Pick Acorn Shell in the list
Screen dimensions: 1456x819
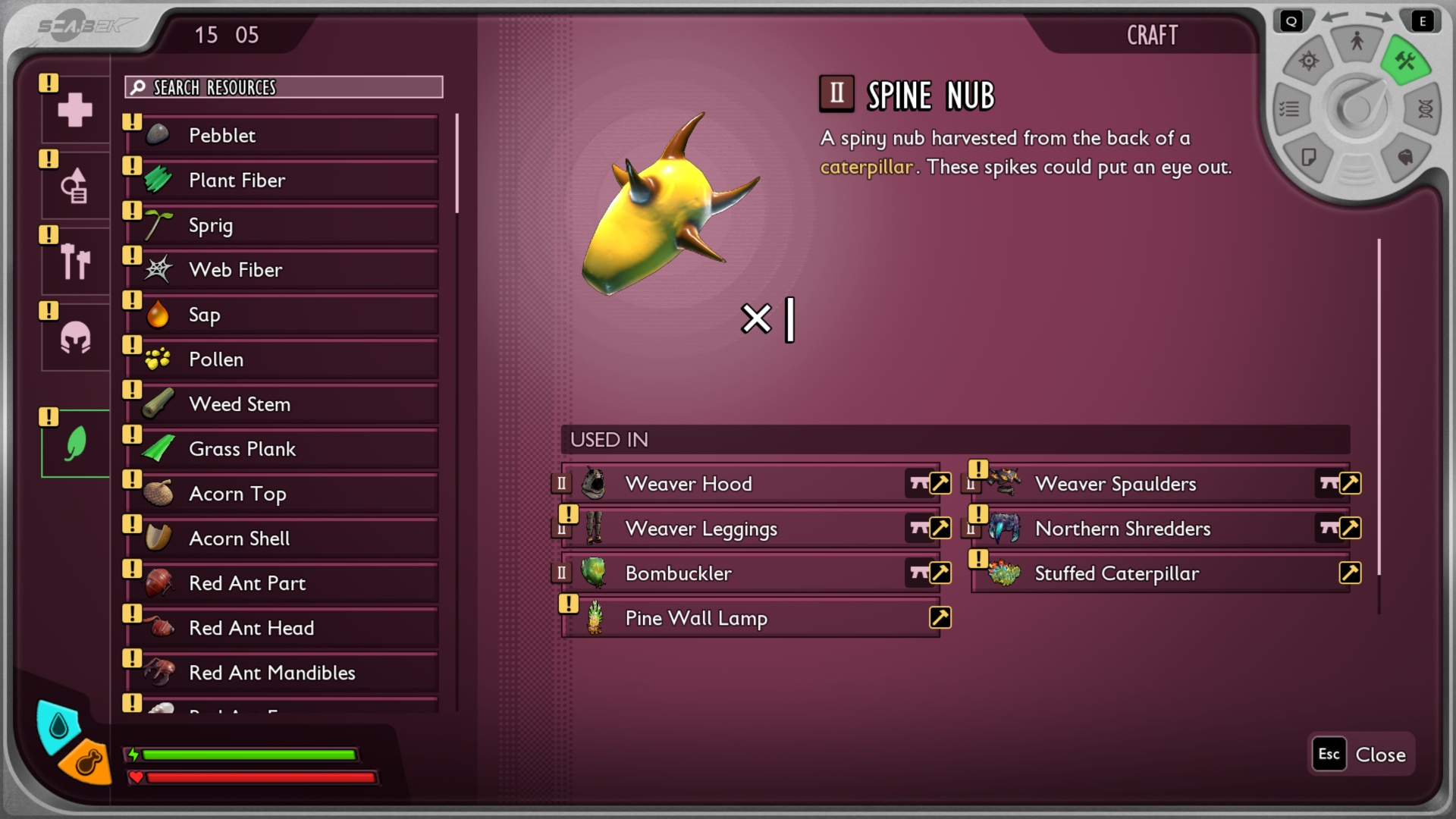coord(288,538)
